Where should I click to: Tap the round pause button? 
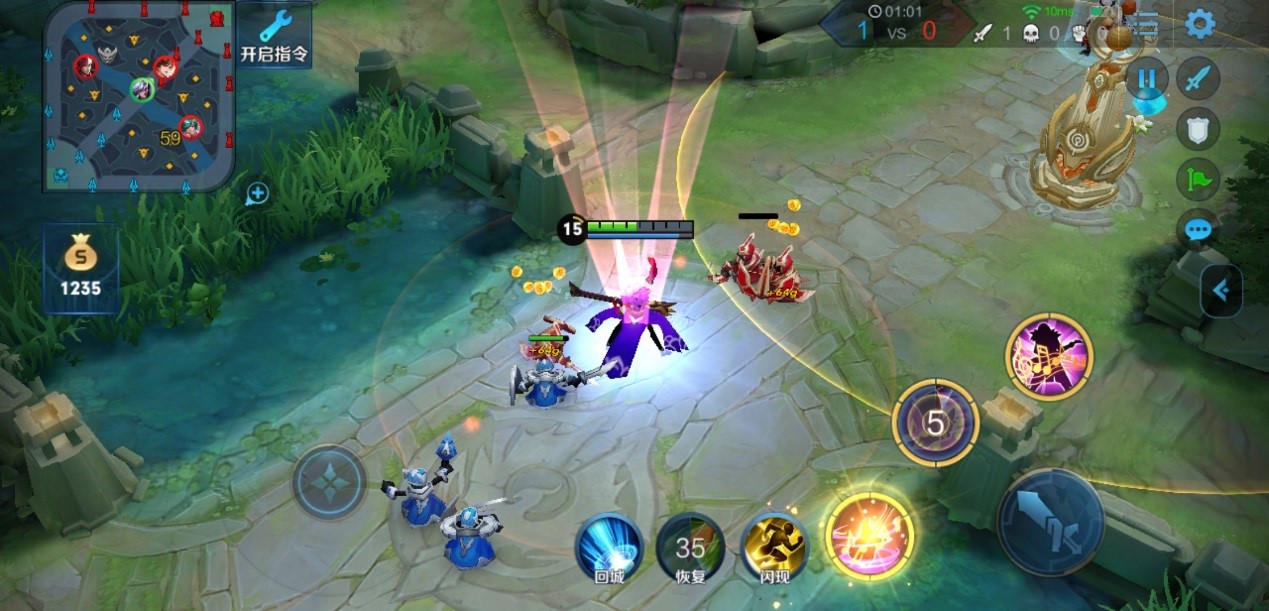[1147, 78]
